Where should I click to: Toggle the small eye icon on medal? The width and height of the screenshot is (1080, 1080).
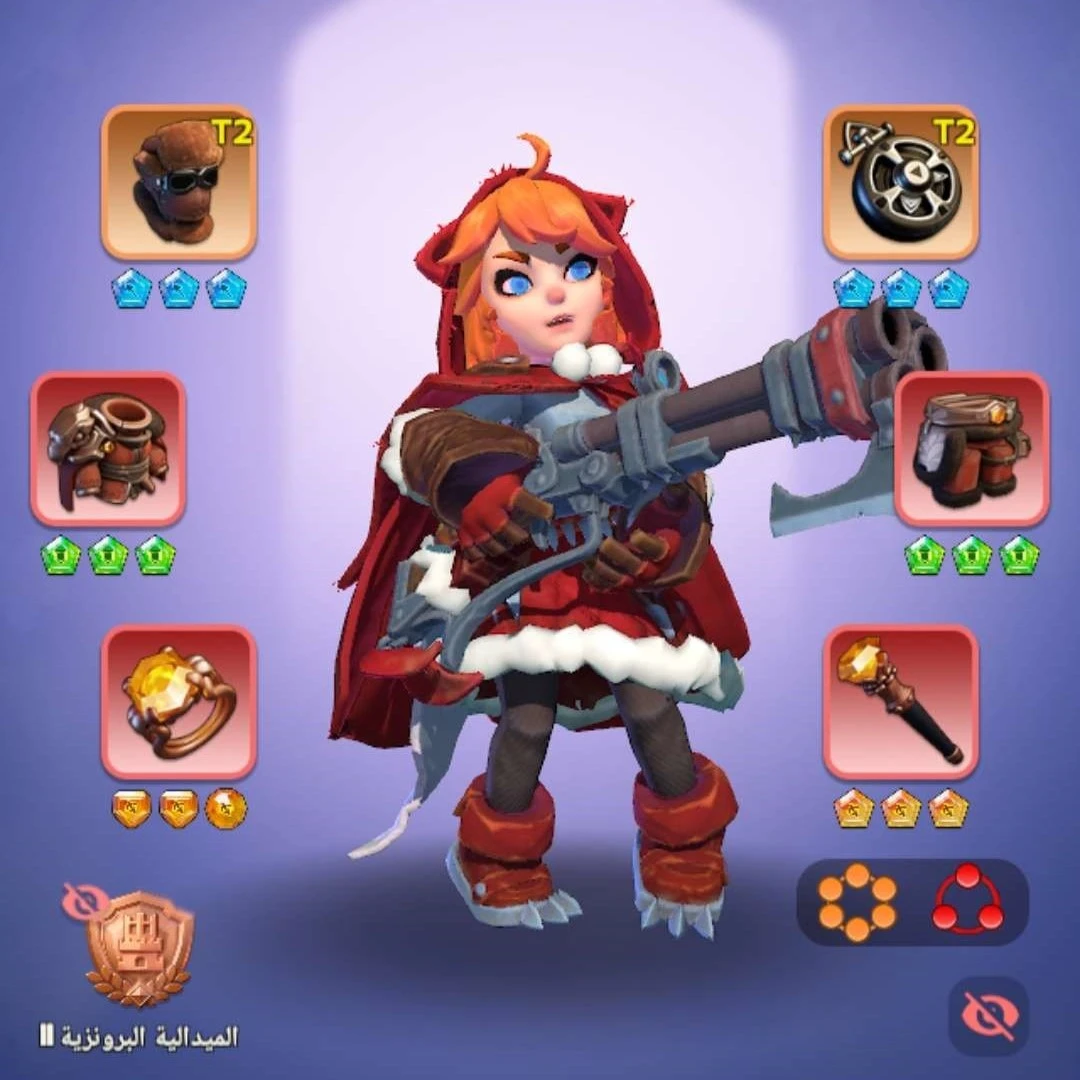(x=84, y=900)
